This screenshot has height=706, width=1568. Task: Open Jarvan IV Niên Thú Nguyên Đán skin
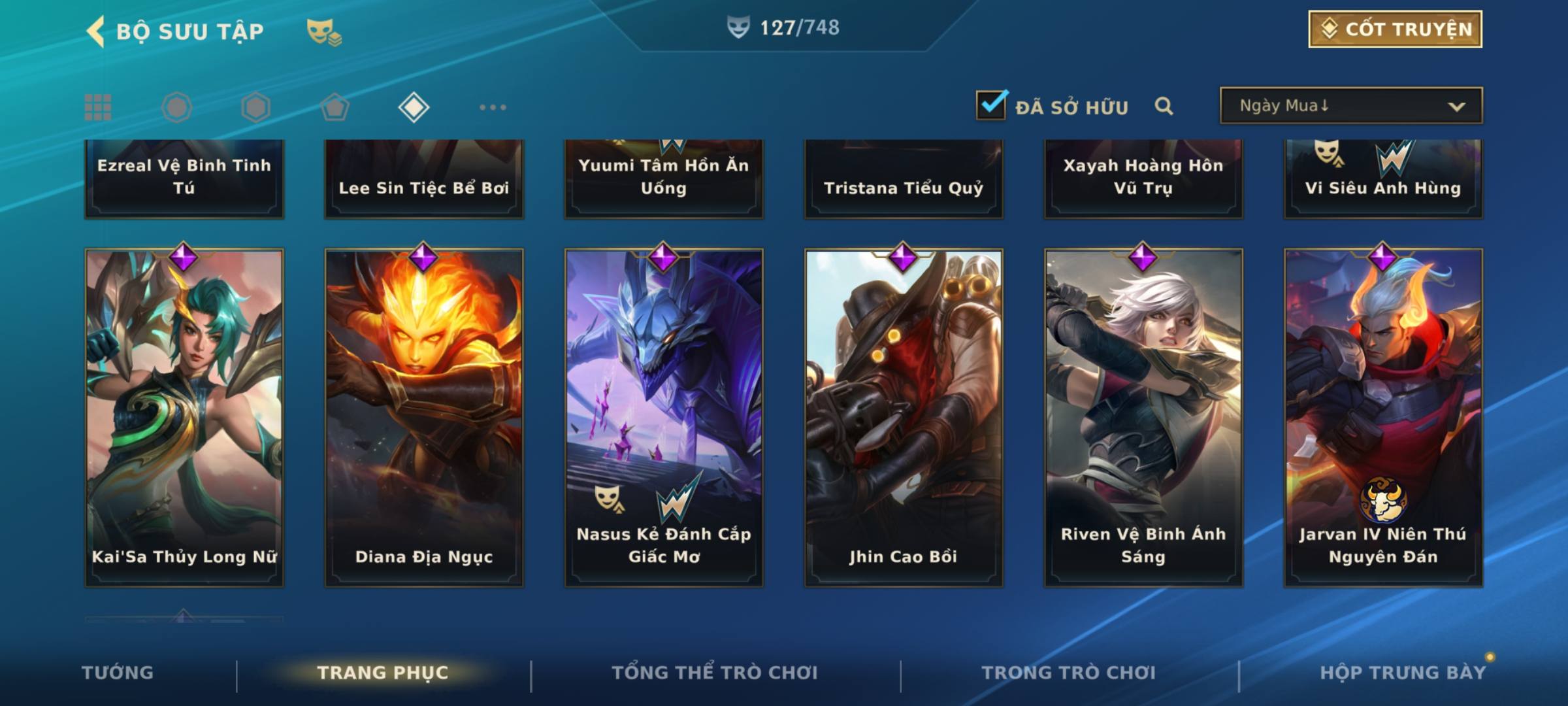(1383, 417)
